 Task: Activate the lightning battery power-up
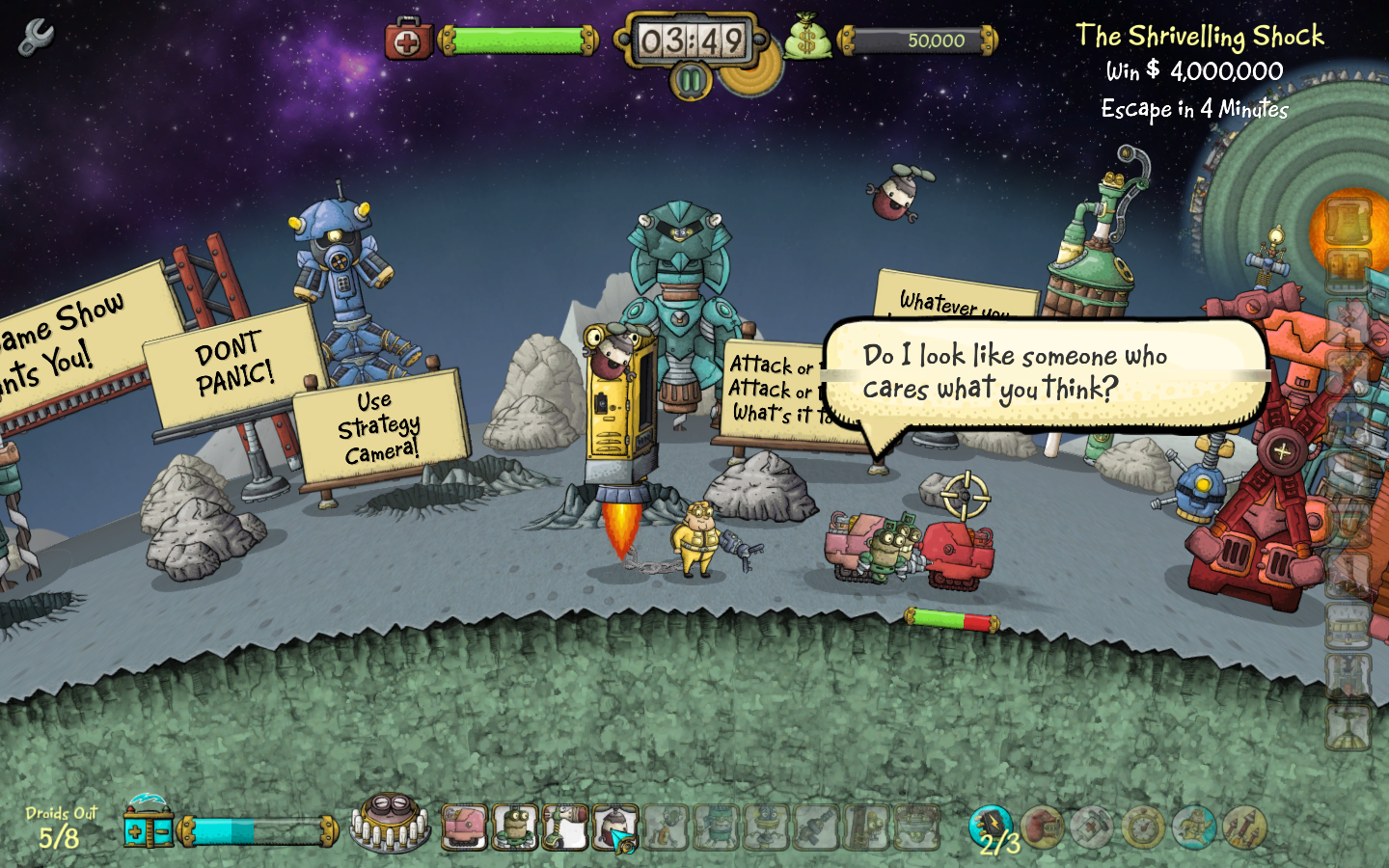pos(990,827)
